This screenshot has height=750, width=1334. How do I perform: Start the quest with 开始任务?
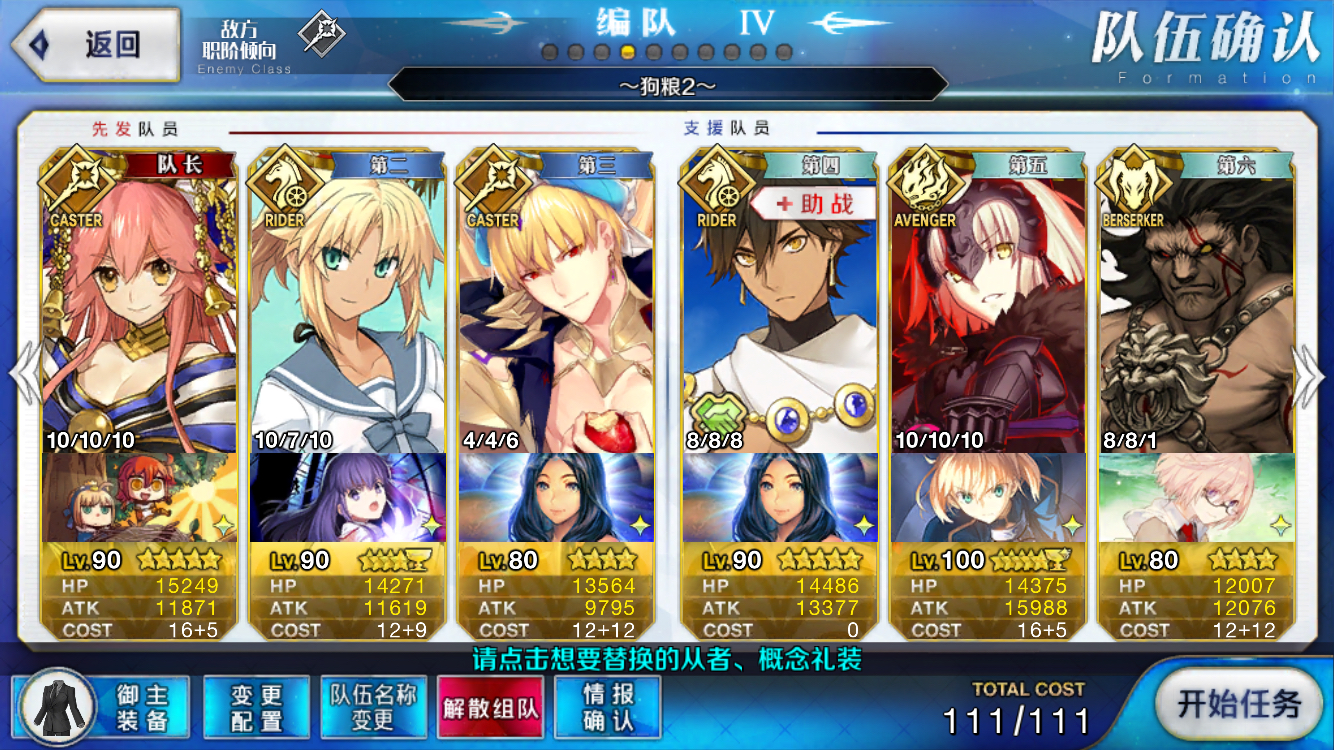point(1239,704)
